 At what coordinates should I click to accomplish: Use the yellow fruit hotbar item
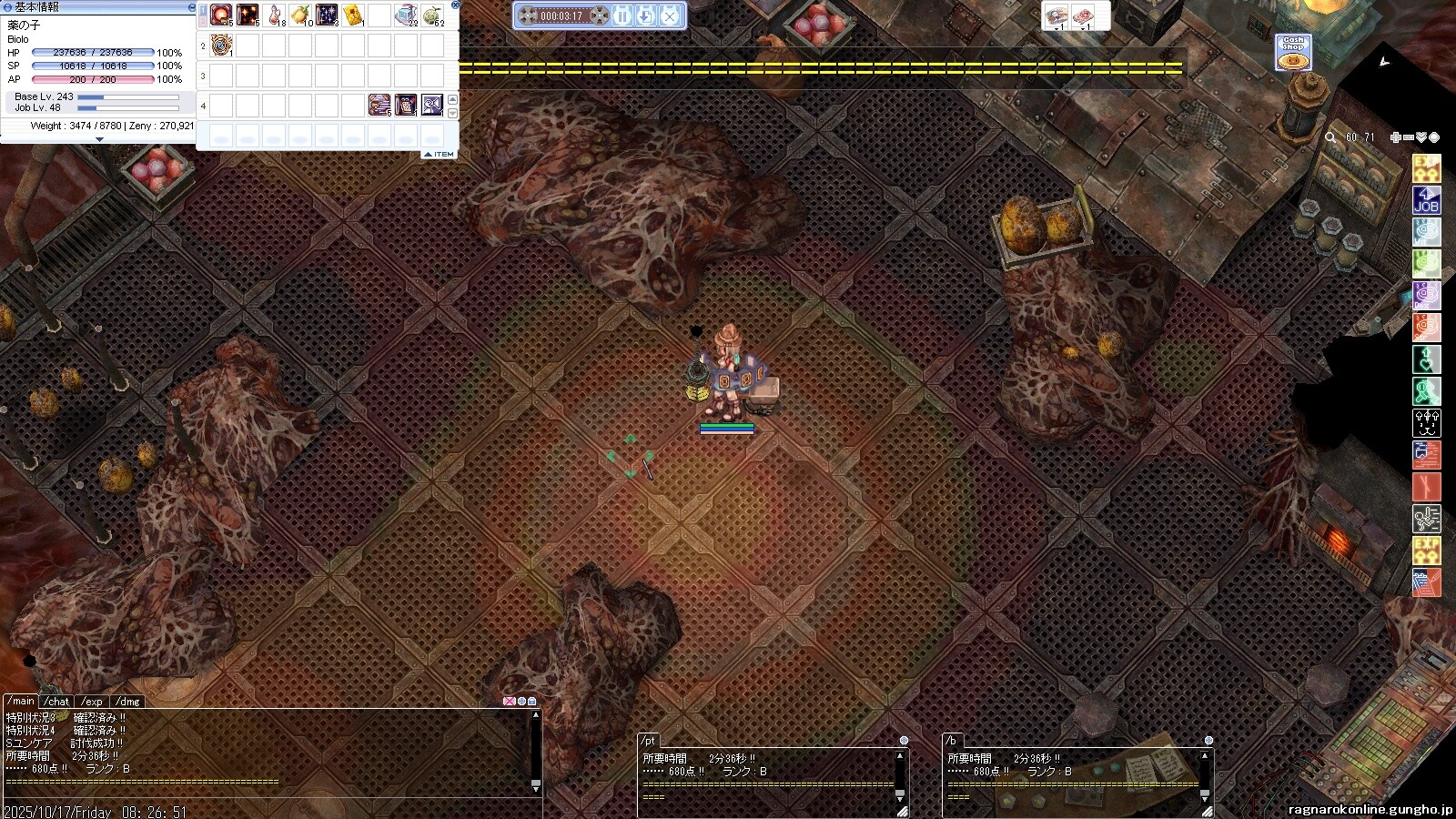click(300, 15)
